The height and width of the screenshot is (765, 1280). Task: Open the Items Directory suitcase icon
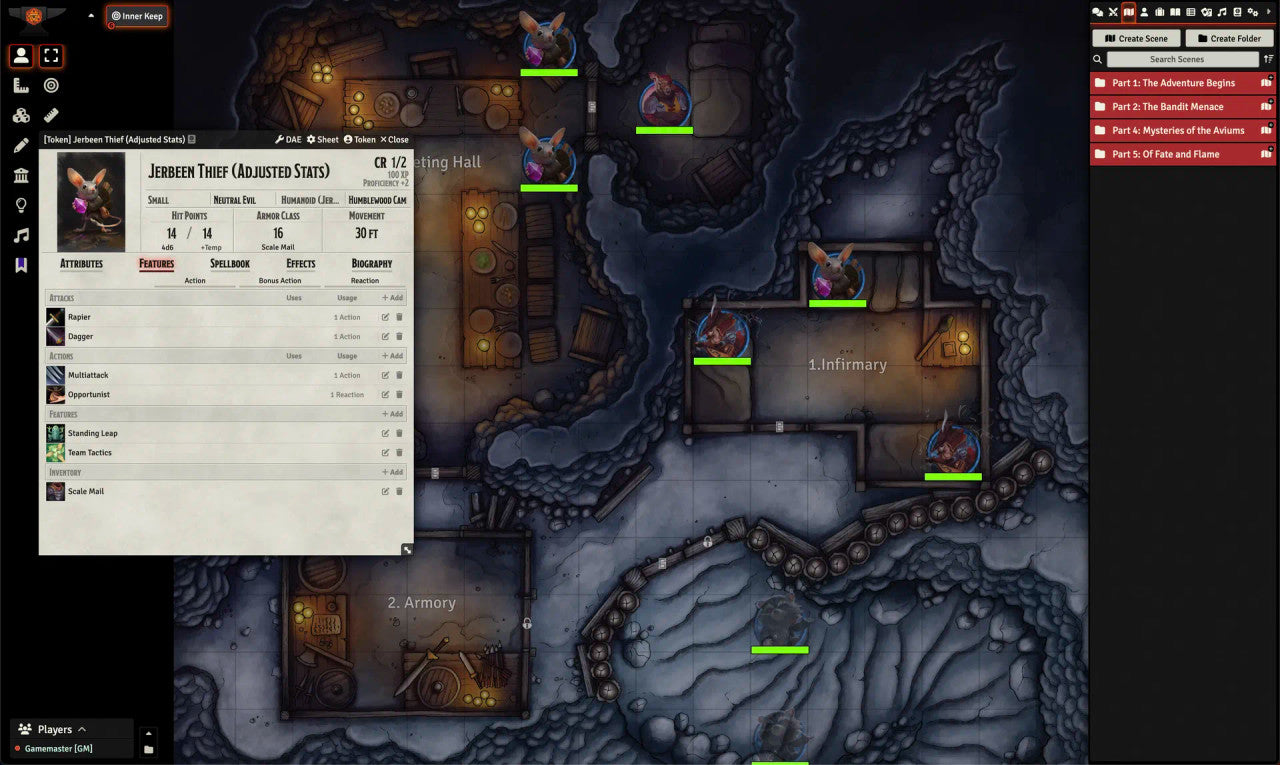click(1161, 12)
